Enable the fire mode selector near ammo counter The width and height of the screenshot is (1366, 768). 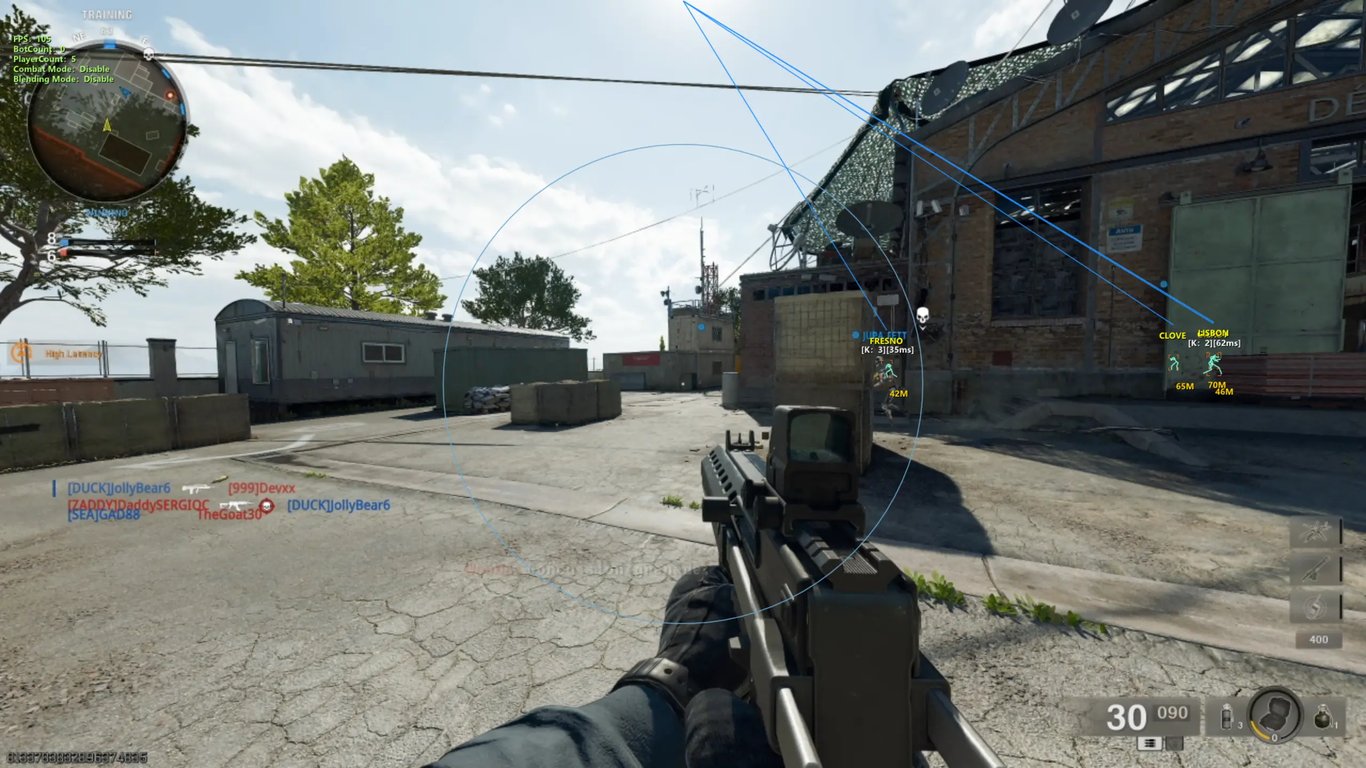click(1152, 744)
